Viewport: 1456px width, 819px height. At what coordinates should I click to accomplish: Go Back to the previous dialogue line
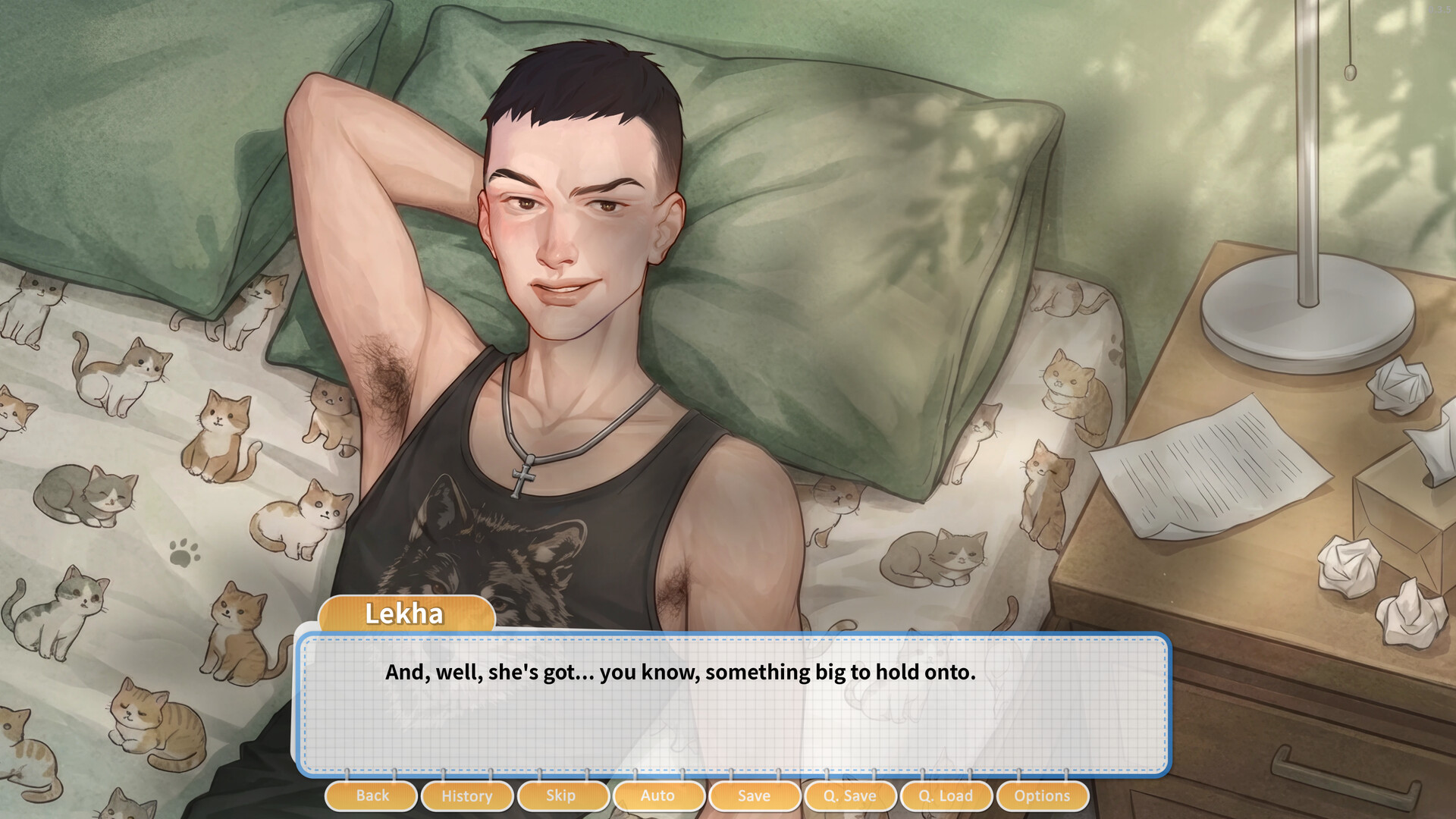(x=370, y=795)
